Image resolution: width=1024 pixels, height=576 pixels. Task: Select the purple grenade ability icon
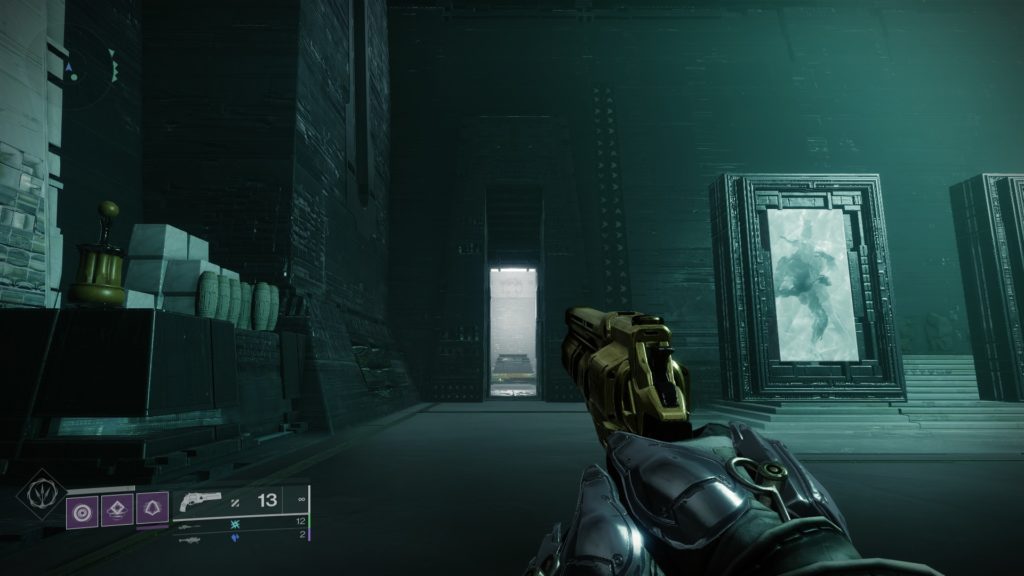pyautogui.click(x=82, y=511)
